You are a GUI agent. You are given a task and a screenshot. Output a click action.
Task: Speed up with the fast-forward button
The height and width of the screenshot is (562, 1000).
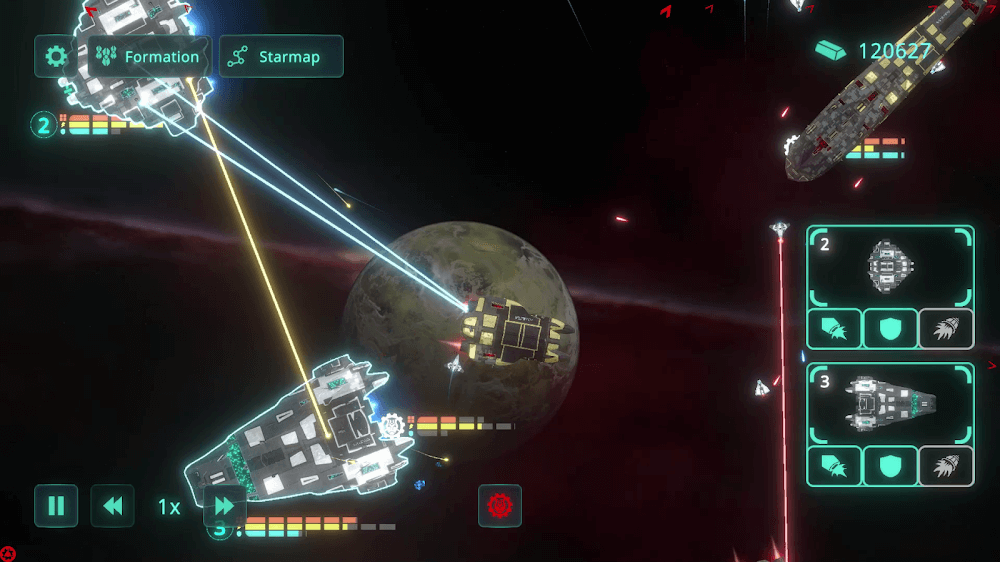click(225, 506)
